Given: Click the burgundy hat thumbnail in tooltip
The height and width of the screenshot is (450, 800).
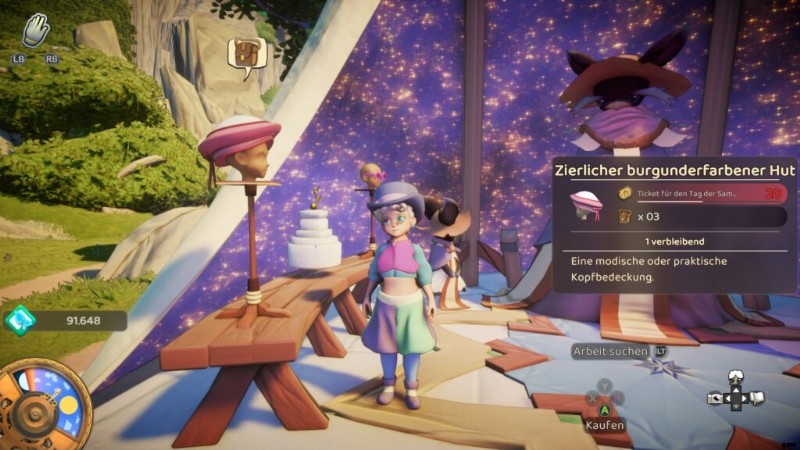Looking at the screenshot, I should (x=586, y=205).
